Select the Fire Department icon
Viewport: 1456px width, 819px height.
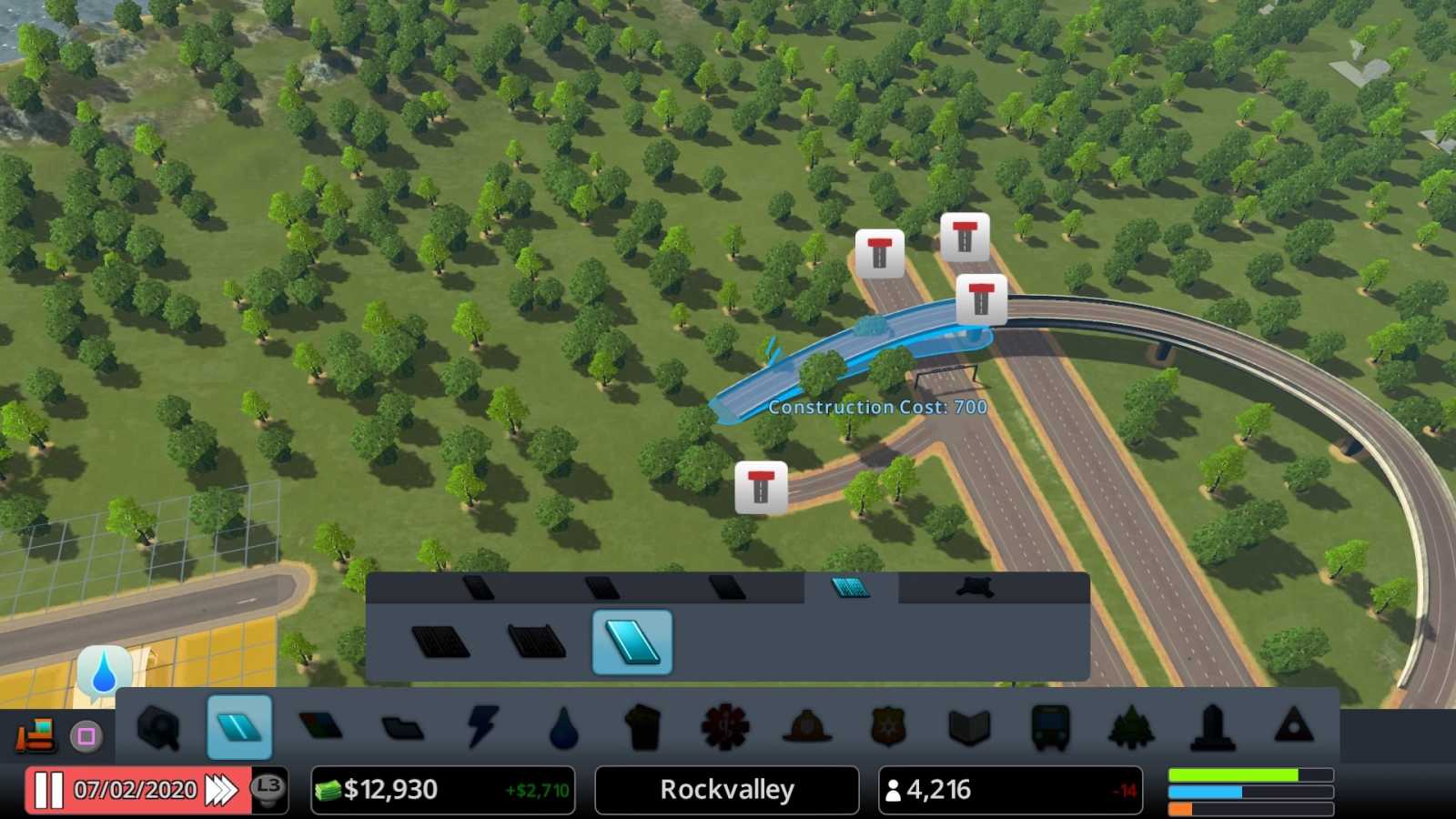[x=807, y=727]
